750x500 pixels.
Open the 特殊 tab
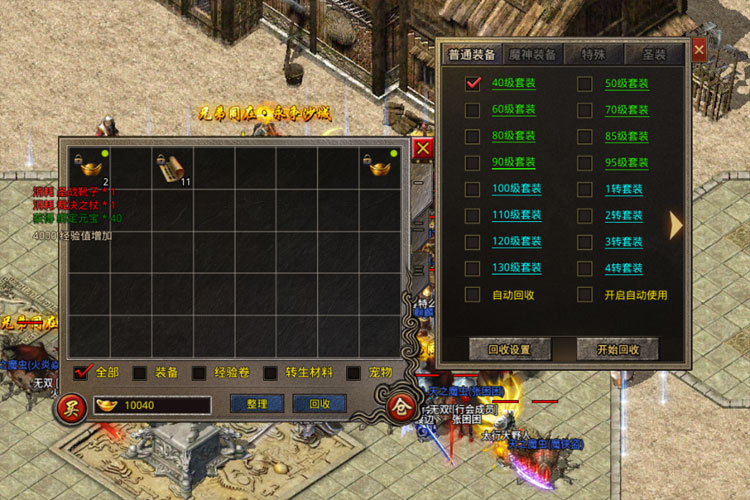[x=596, y=54]
